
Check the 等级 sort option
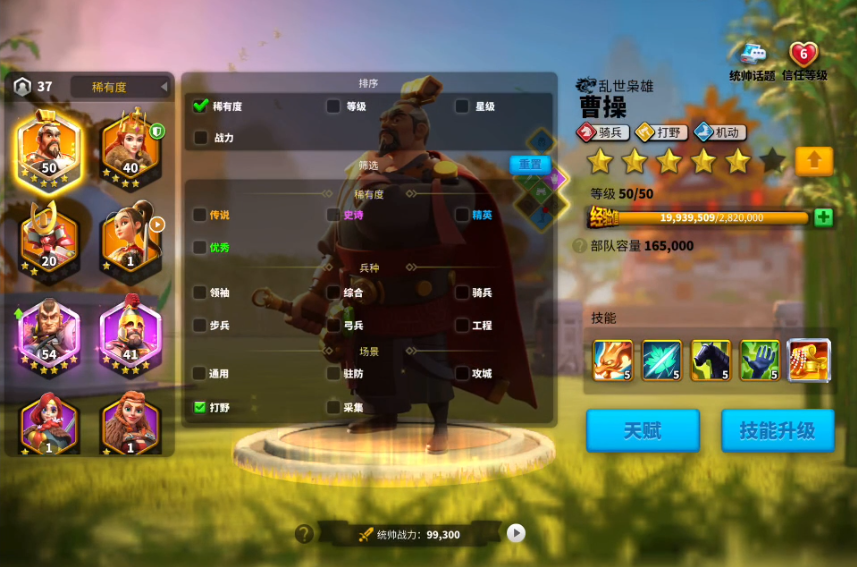click(333, 105)
